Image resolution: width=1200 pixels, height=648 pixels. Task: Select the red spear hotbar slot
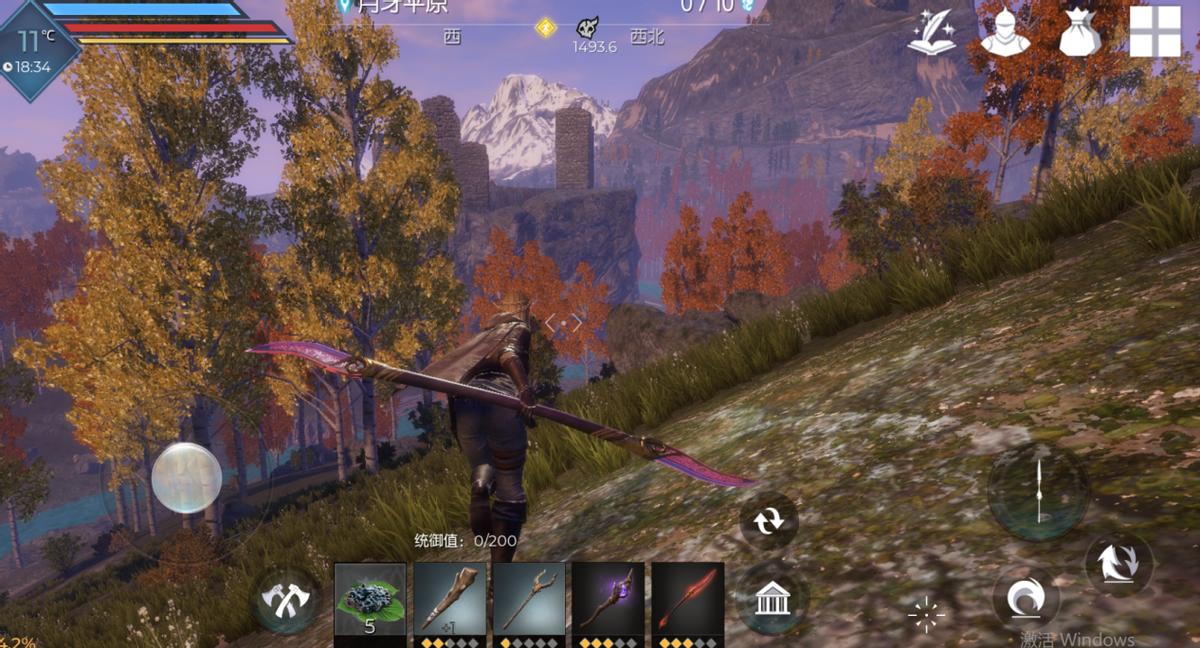tap(688, 598)
